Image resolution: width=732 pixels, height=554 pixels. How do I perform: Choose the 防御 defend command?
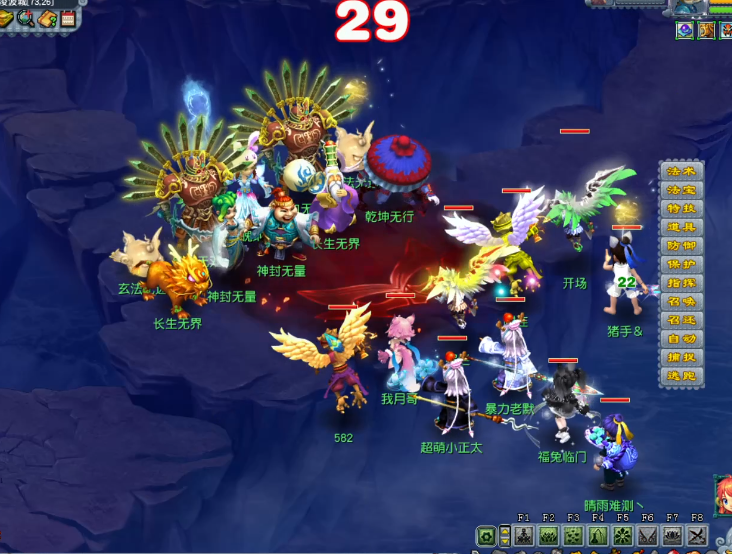[x=681, y=246]
